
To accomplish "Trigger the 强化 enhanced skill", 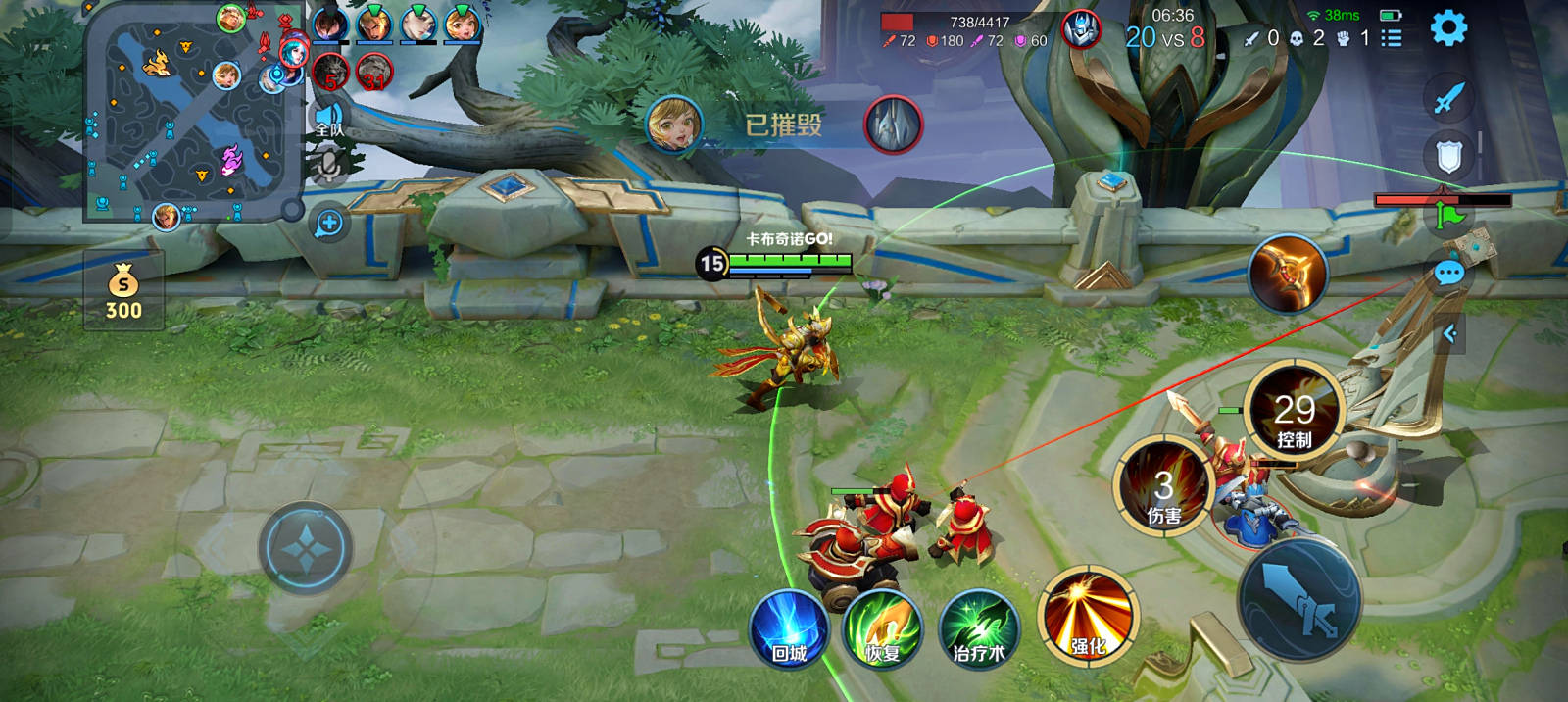I will (x=1087, y=618).
